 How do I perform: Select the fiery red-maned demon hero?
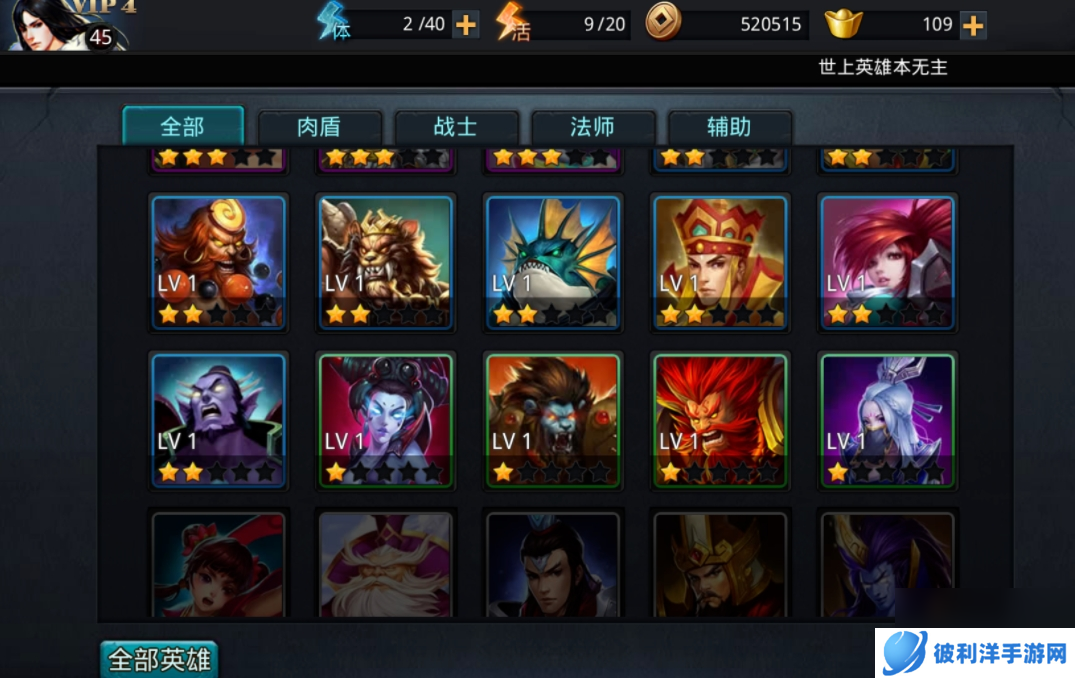tap(720, 420)
